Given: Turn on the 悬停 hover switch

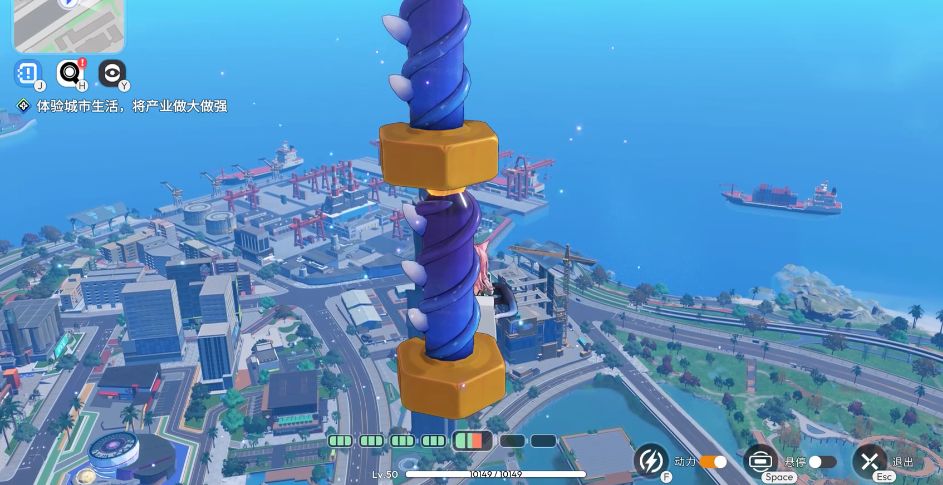Looking at the screenshot, I should (822, 462).
